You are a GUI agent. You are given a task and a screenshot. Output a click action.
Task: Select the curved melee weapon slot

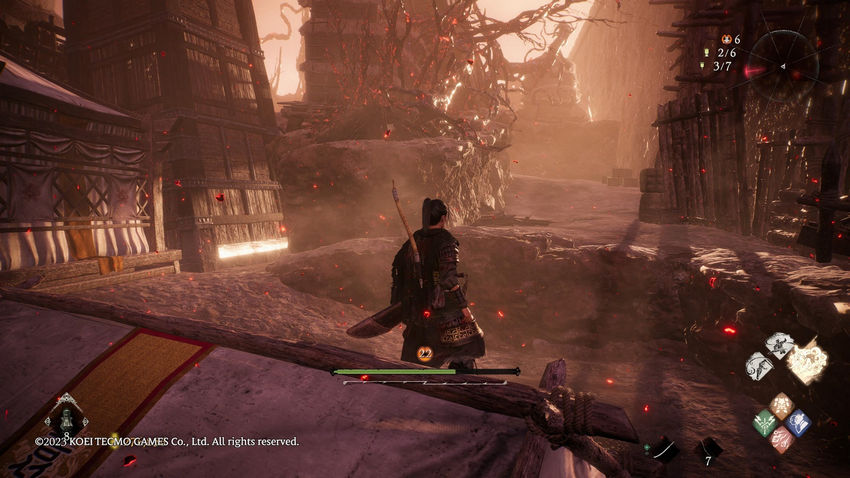(664, 450)
